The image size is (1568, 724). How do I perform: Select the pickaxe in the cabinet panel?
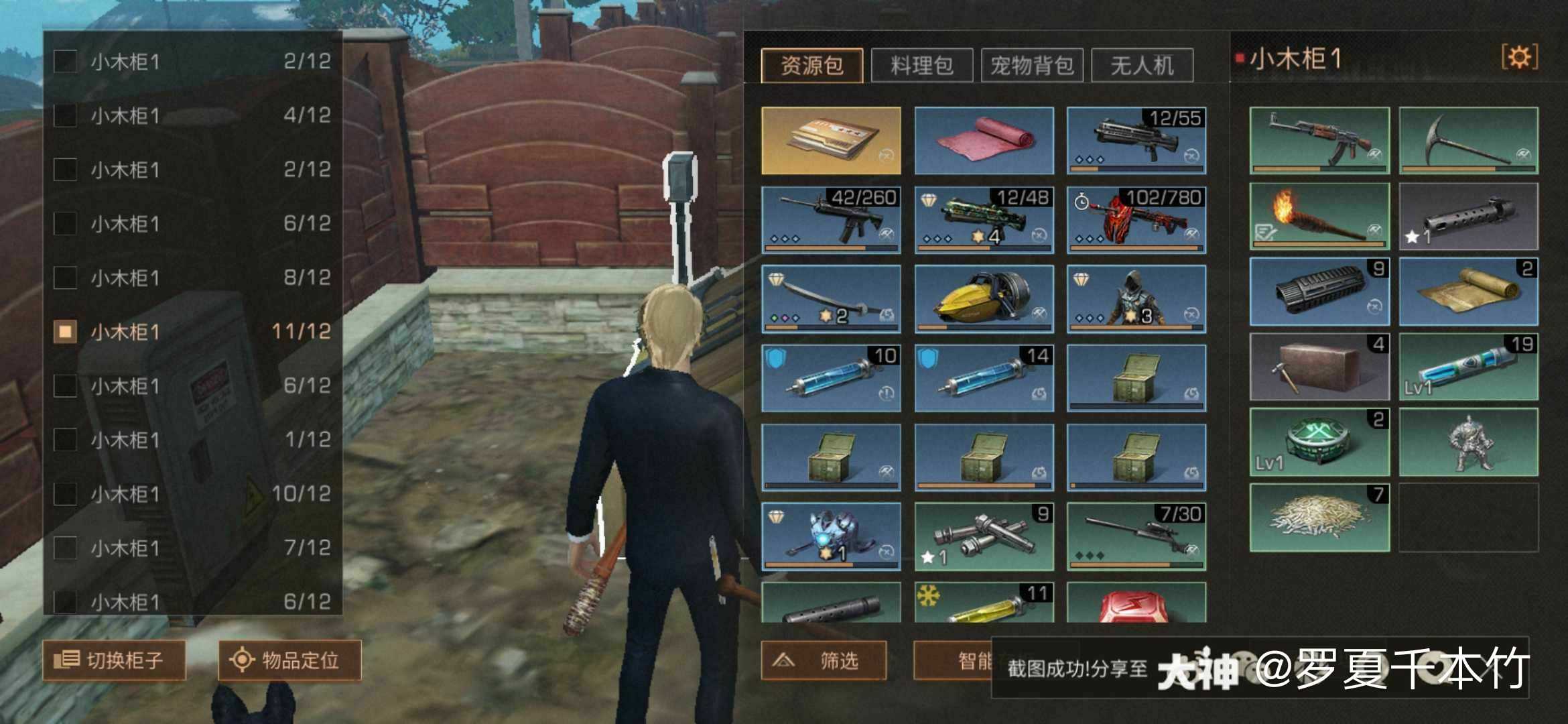pos(1469,142)
